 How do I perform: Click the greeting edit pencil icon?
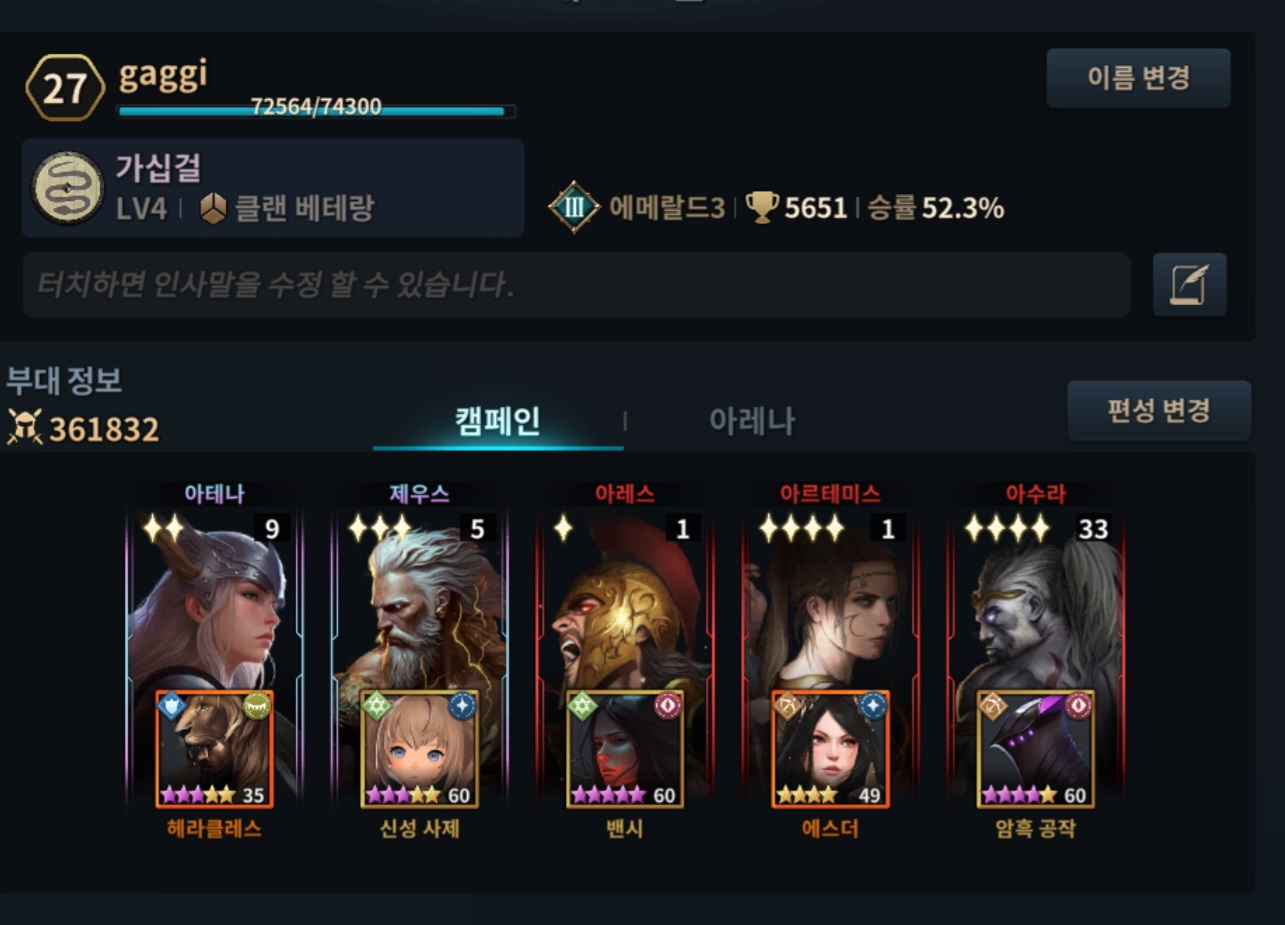point(1189,286)
